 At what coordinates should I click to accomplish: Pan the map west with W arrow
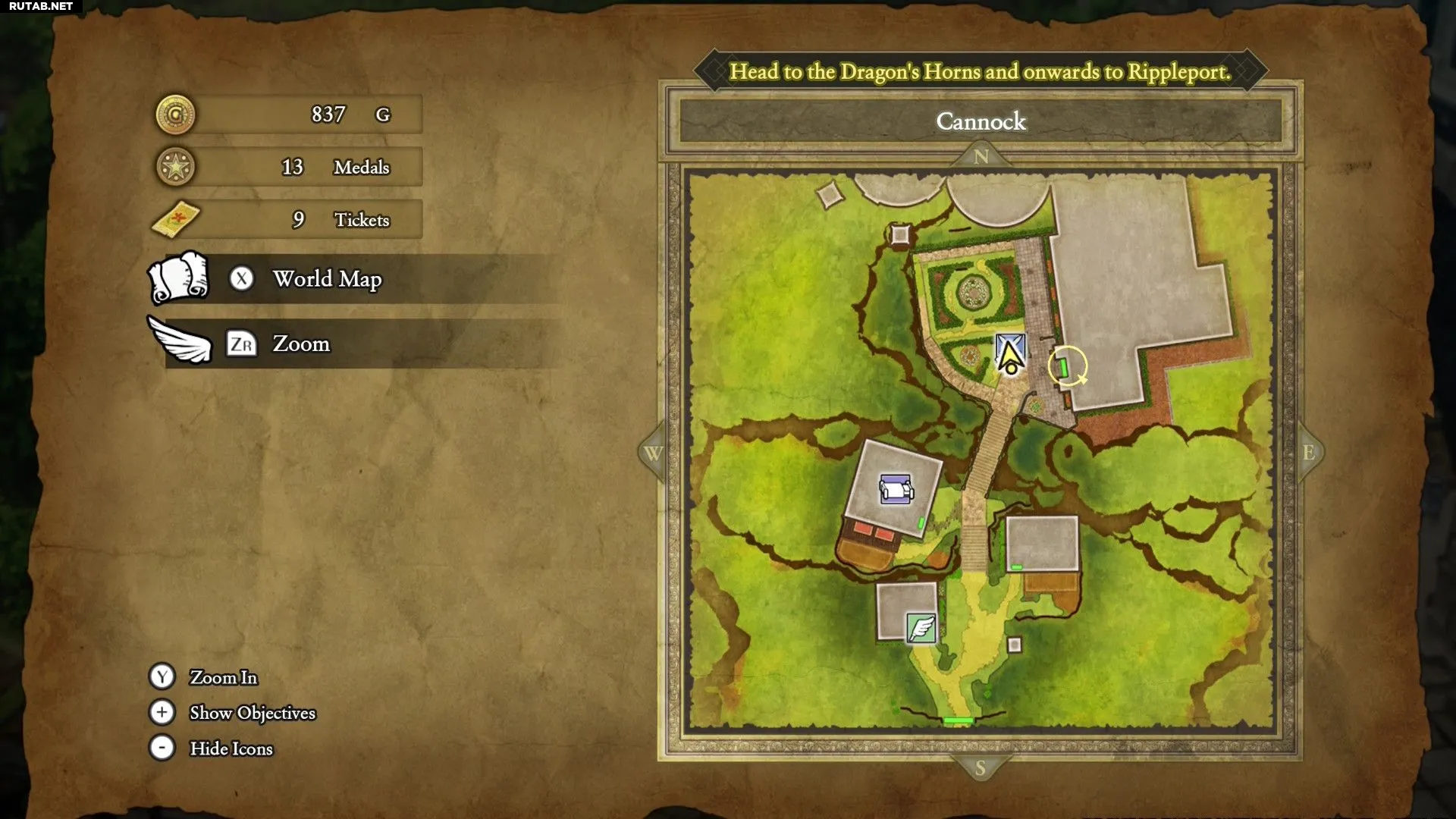tap(652, 453)
